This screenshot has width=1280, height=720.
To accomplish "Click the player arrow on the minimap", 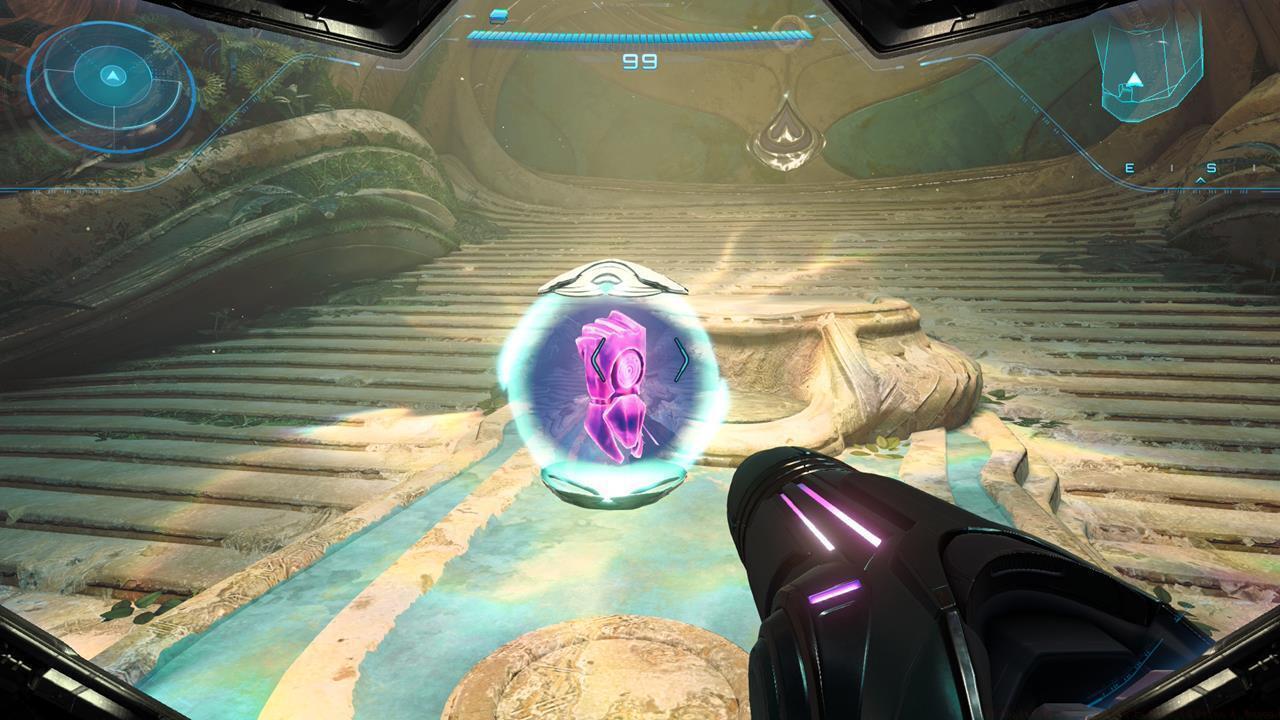I will click(112, 76).
